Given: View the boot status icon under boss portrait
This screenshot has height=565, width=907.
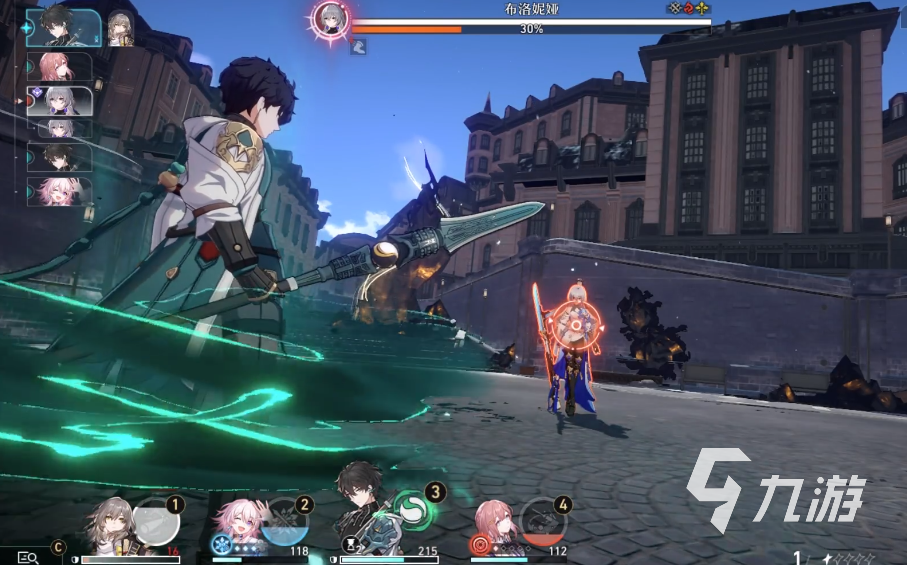Looking at the screenshot, I should click(x=357, y=45).
